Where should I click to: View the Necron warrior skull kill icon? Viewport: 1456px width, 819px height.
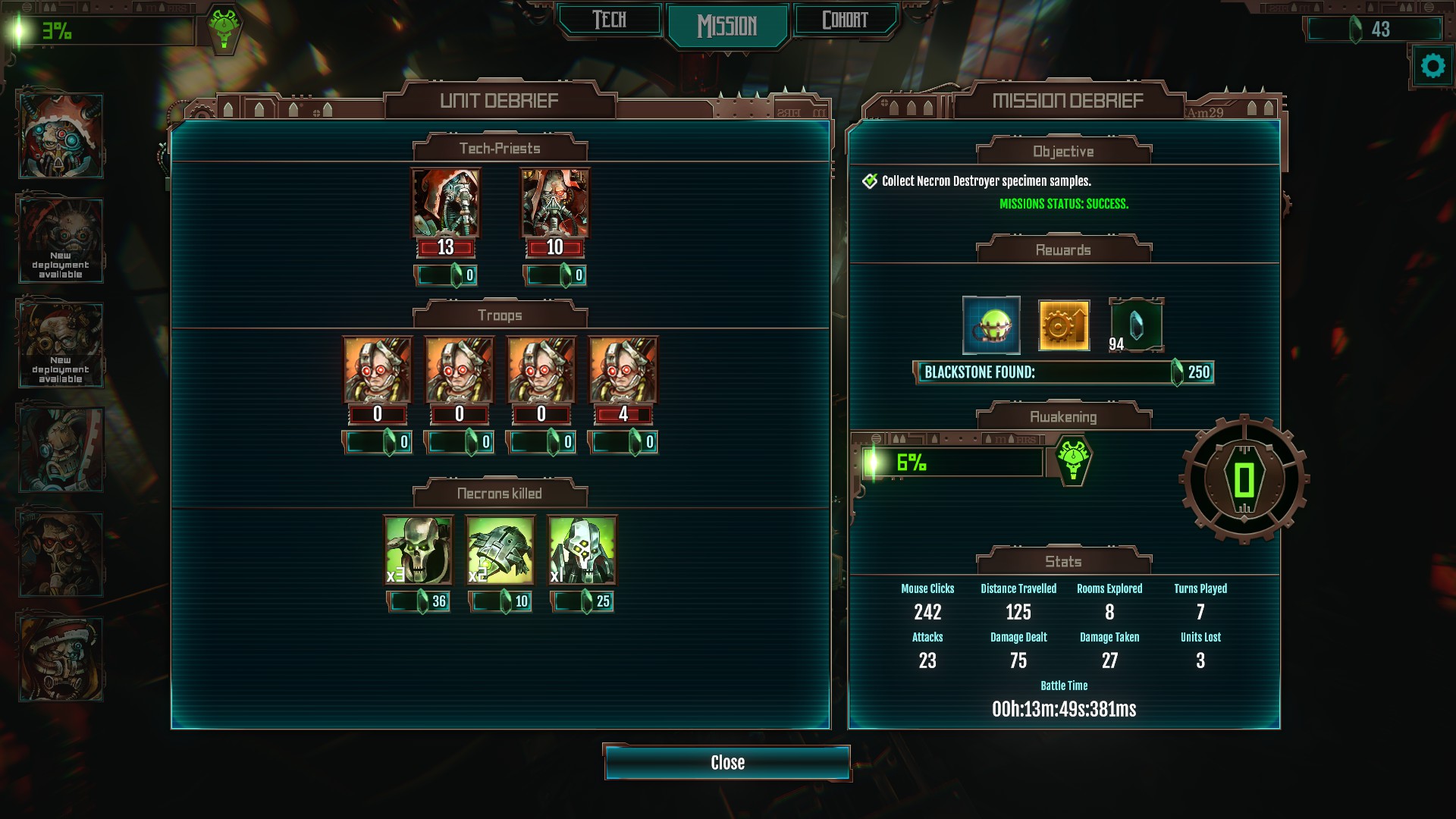(419, 550)
